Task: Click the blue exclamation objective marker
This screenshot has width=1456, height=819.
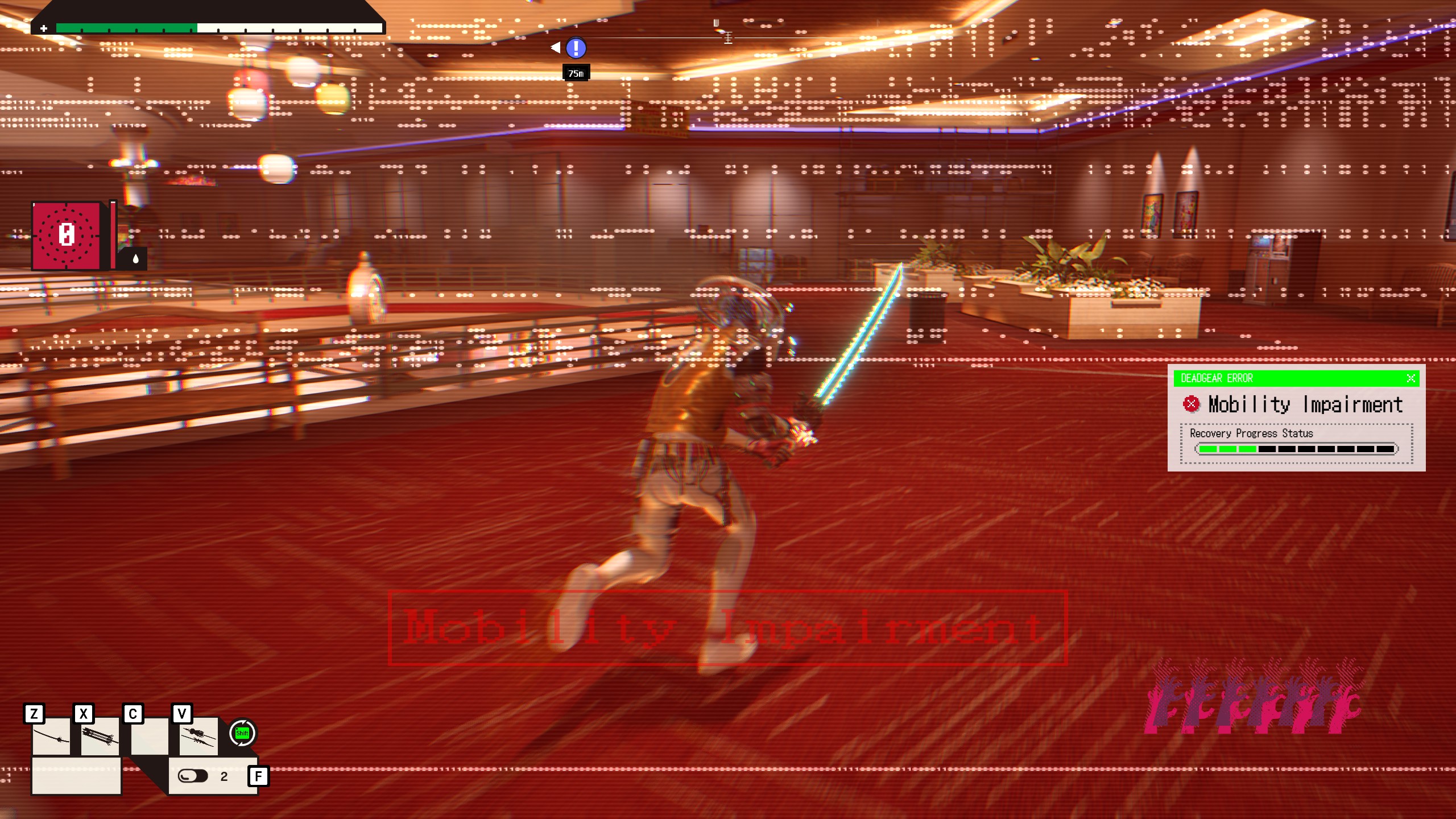Action: coord(576,48)
